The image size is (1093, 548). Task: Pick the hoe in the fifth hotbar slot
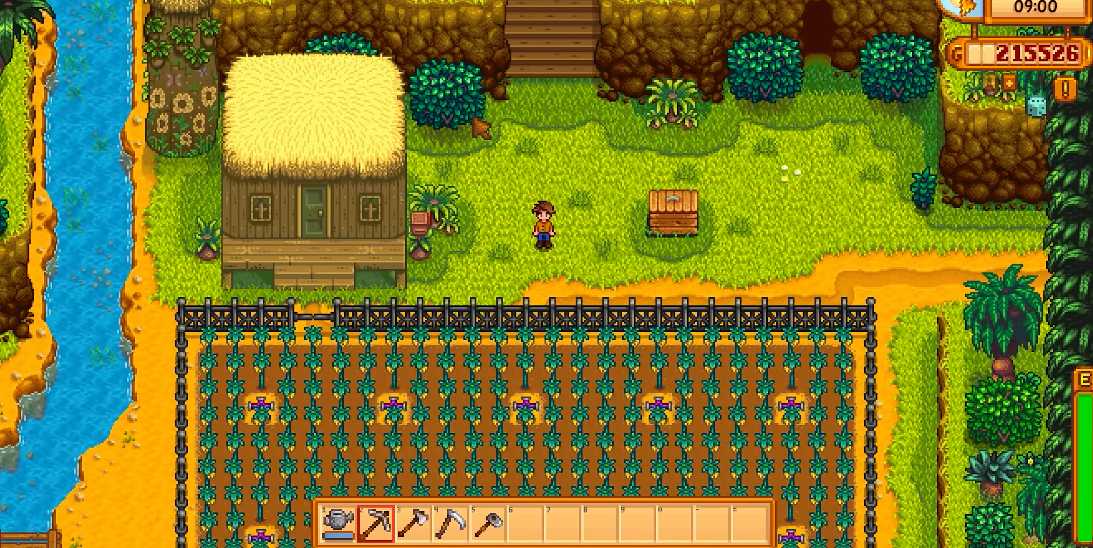coord(487,523)
